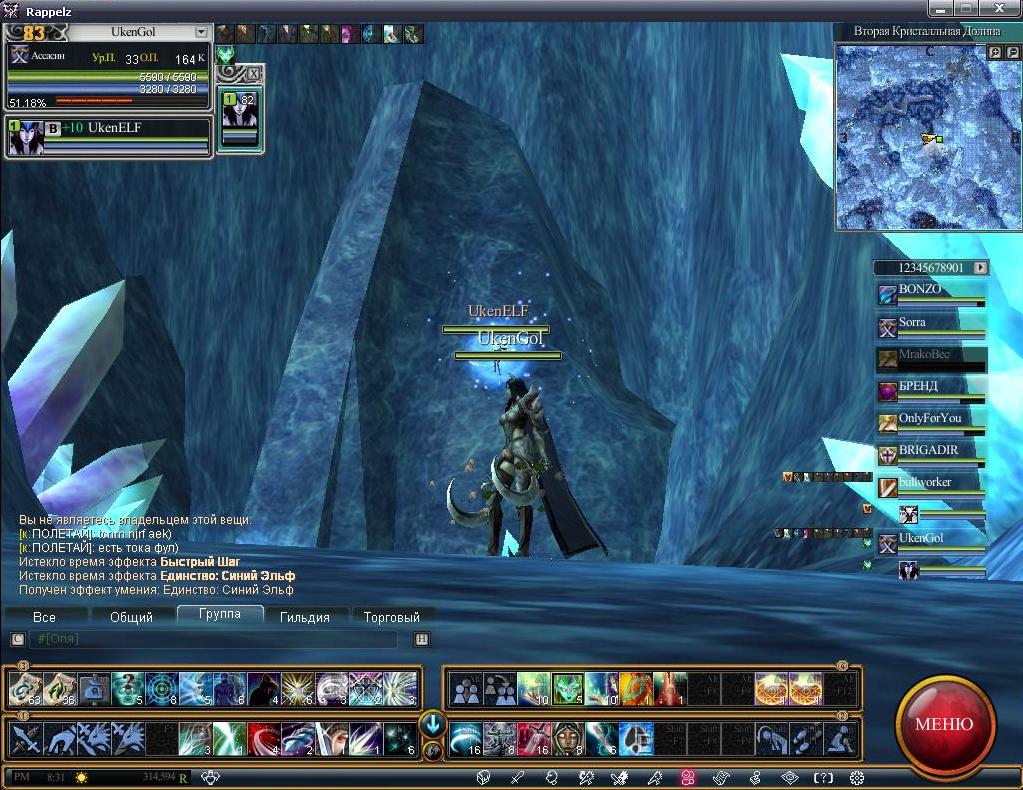Activate the red slash attack skill
The image size is (1023, 790).
(x=263, y=739)
